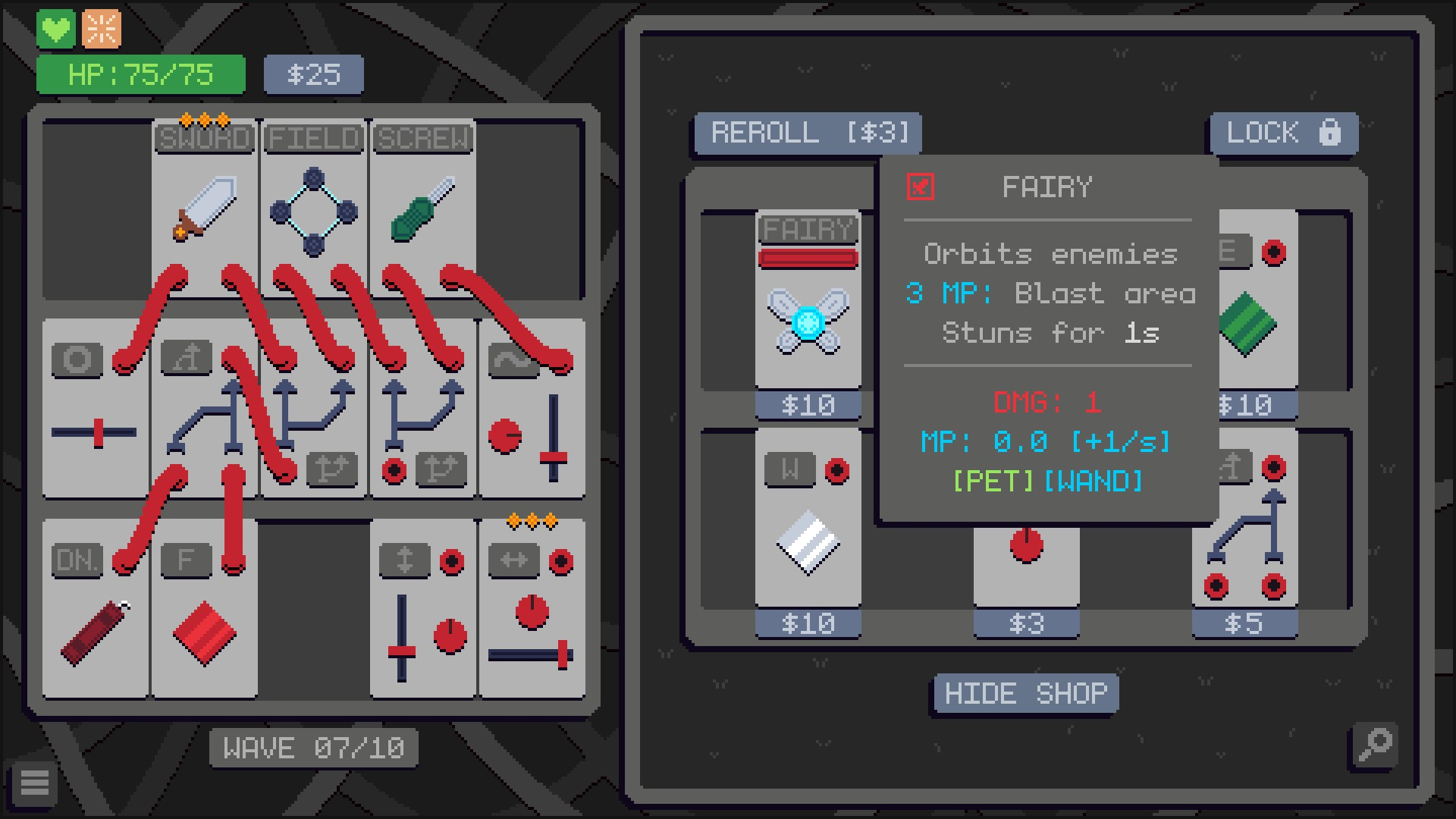
Task: Select the Sword module card
Action: (205, 205)
